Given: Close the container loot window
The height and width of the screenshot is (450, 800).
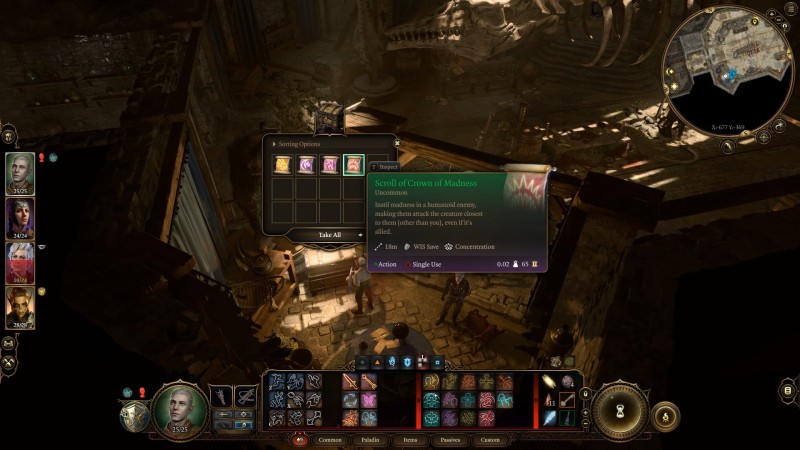Looking at the screenshot, I should coord(397,142).
